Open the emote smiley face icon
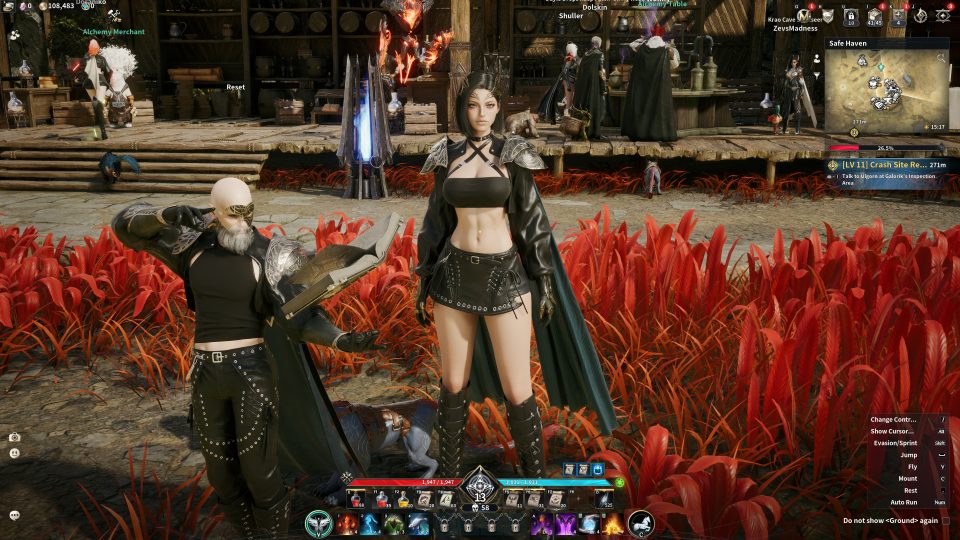 tap(15, 453)
